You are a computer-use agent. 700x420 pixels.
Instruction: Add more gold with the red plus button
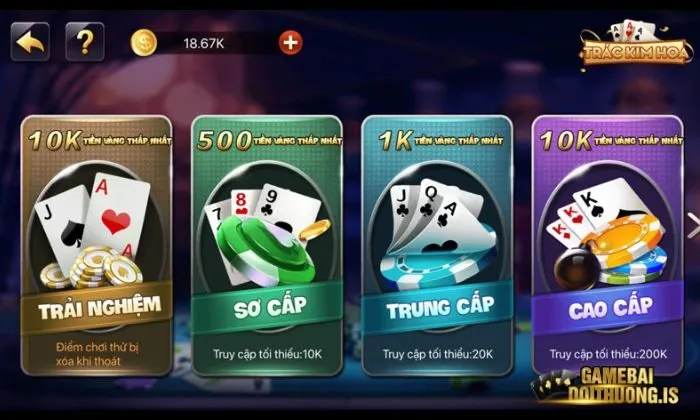[290, 42]
